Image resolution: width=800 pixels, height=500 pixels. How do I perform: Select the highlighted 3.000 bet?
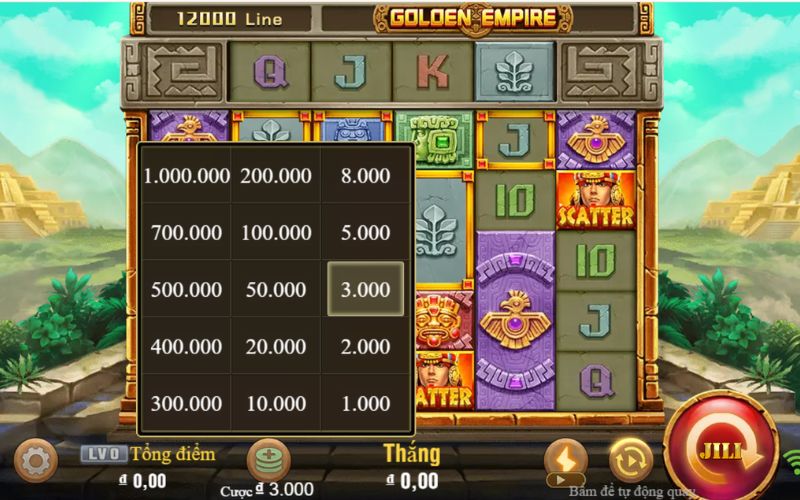click(x=366, y=290)
